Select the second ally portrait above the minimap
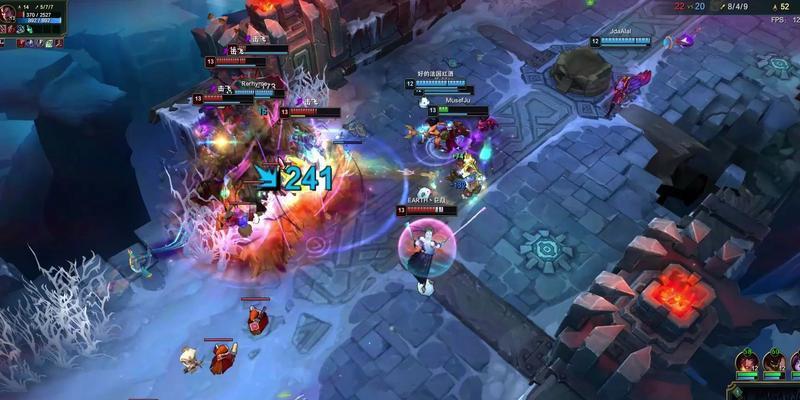The image size is (800, 400). pyautogui.click(x=773, y=361)
